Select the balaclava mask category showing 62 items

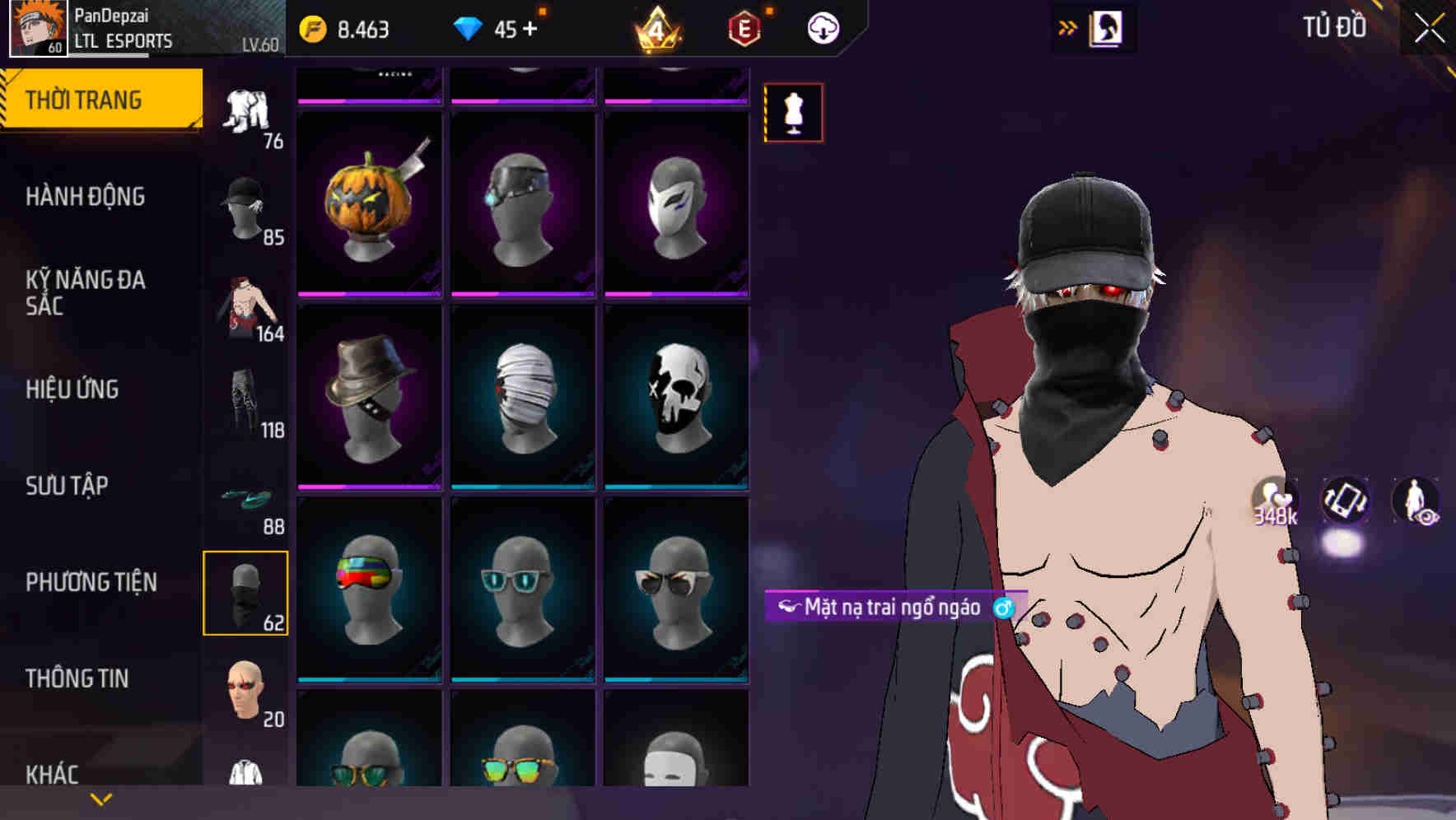(x=246, y=590)
